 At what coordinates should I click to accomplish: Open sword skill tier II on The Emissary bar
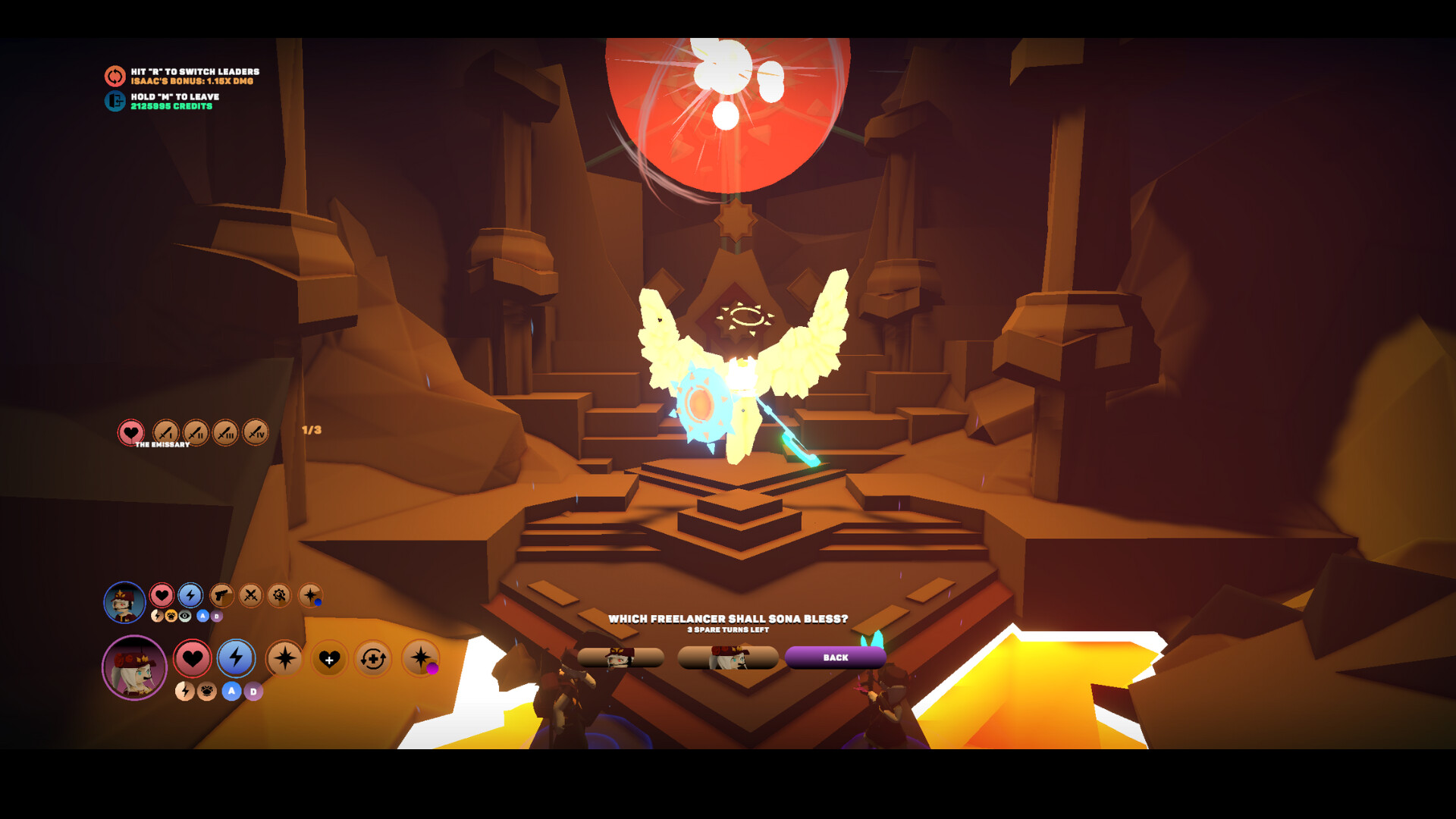pyautogui.click(x=196, y=432)
